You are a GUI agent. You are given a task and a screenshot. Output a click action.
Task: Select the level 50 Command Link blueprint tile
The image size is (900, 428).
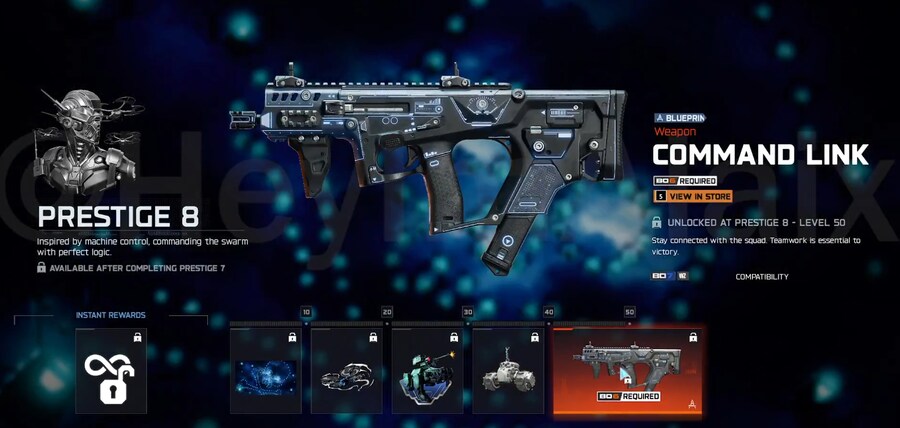(x=627, y=371)
